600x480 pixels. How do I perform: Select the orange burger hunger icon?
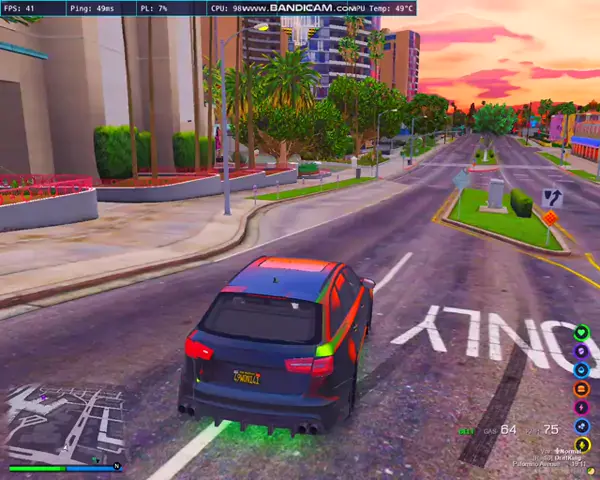point(582,388)
